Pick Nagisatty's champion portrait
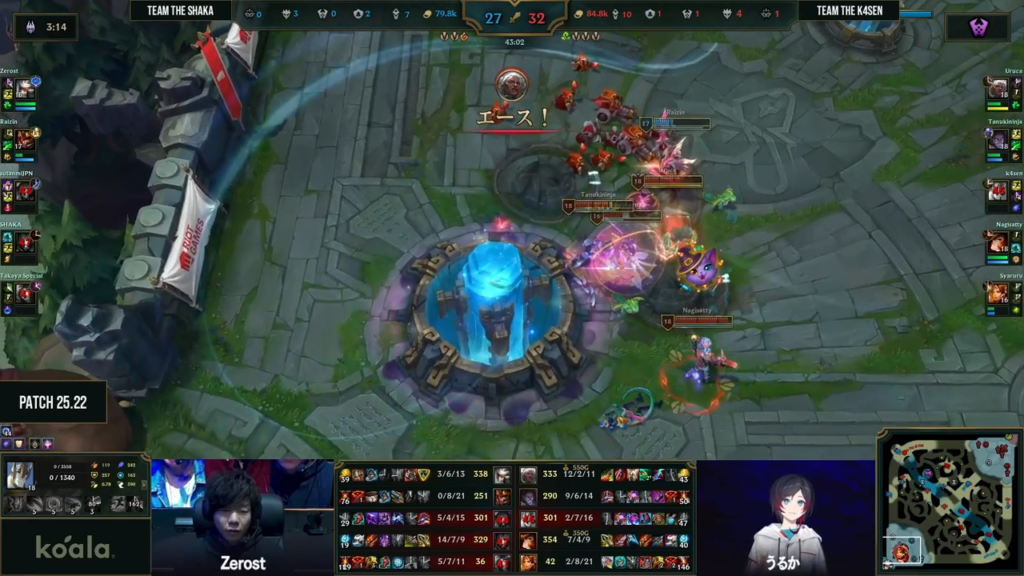The height and width of the screenshot is (576, 1024). click(x=998, y=242)
